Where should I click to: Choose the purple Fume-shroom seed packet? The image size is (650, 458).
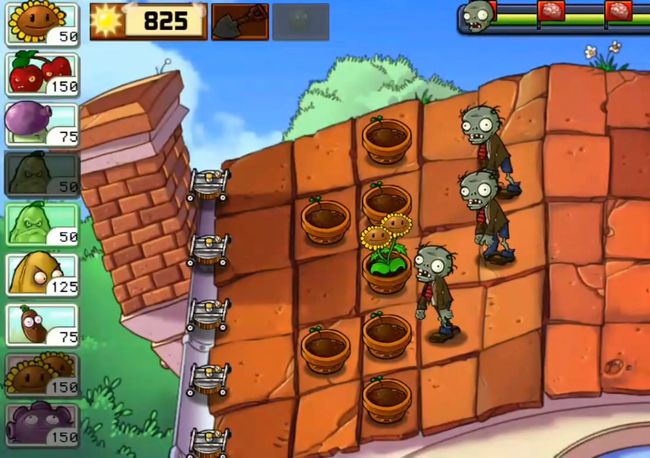click(x=42, y=123)
